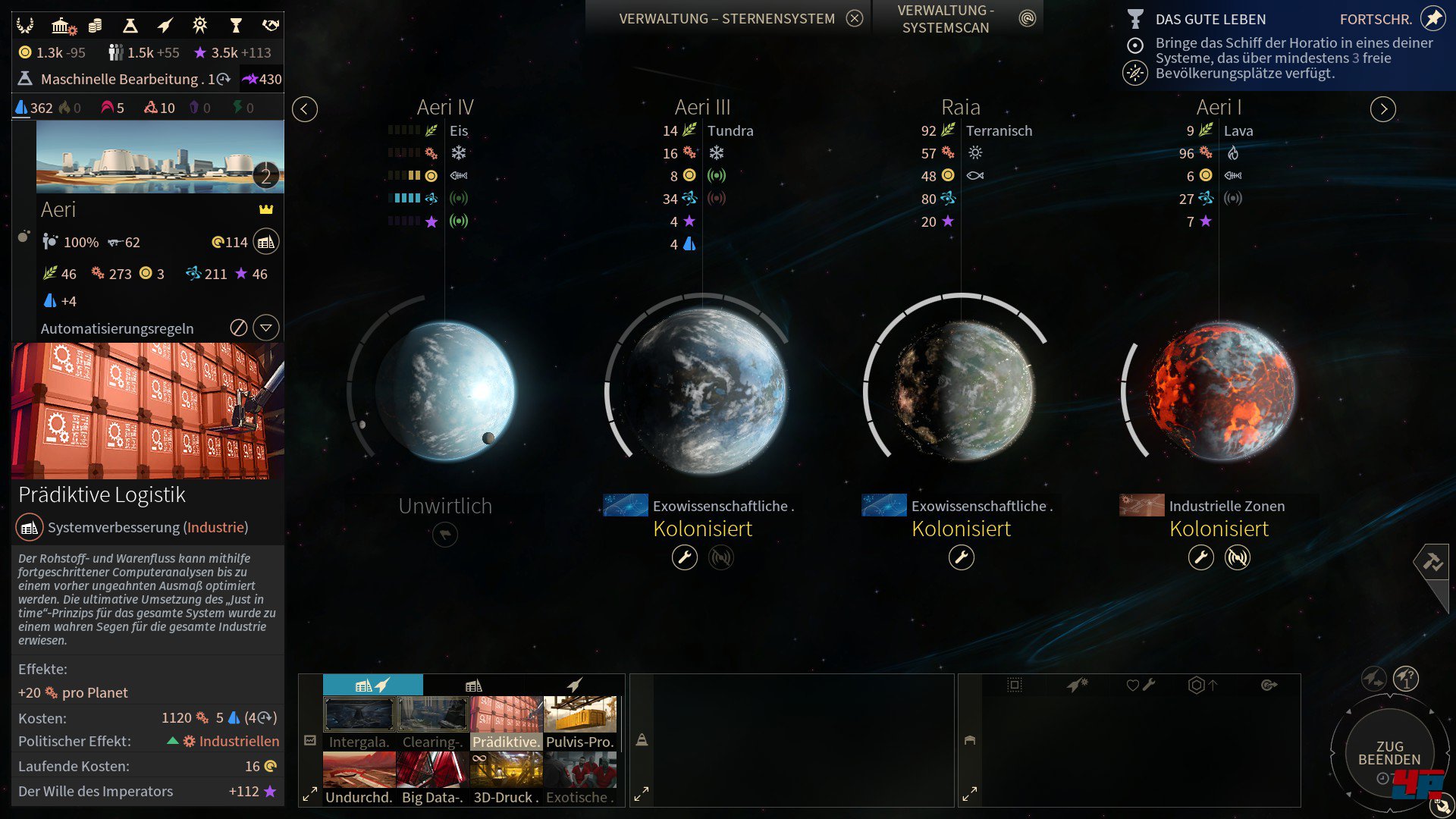Switch to the ships-only construction tab
Screen dimensions: 1456x819
pos(575,685)
